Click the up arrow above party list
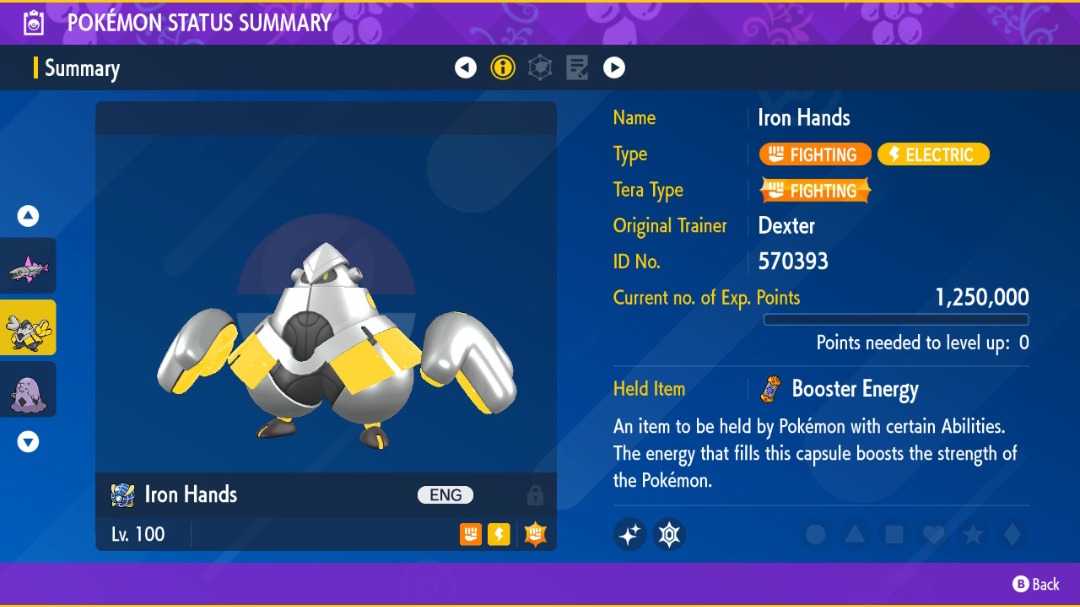 click(28, 215)
